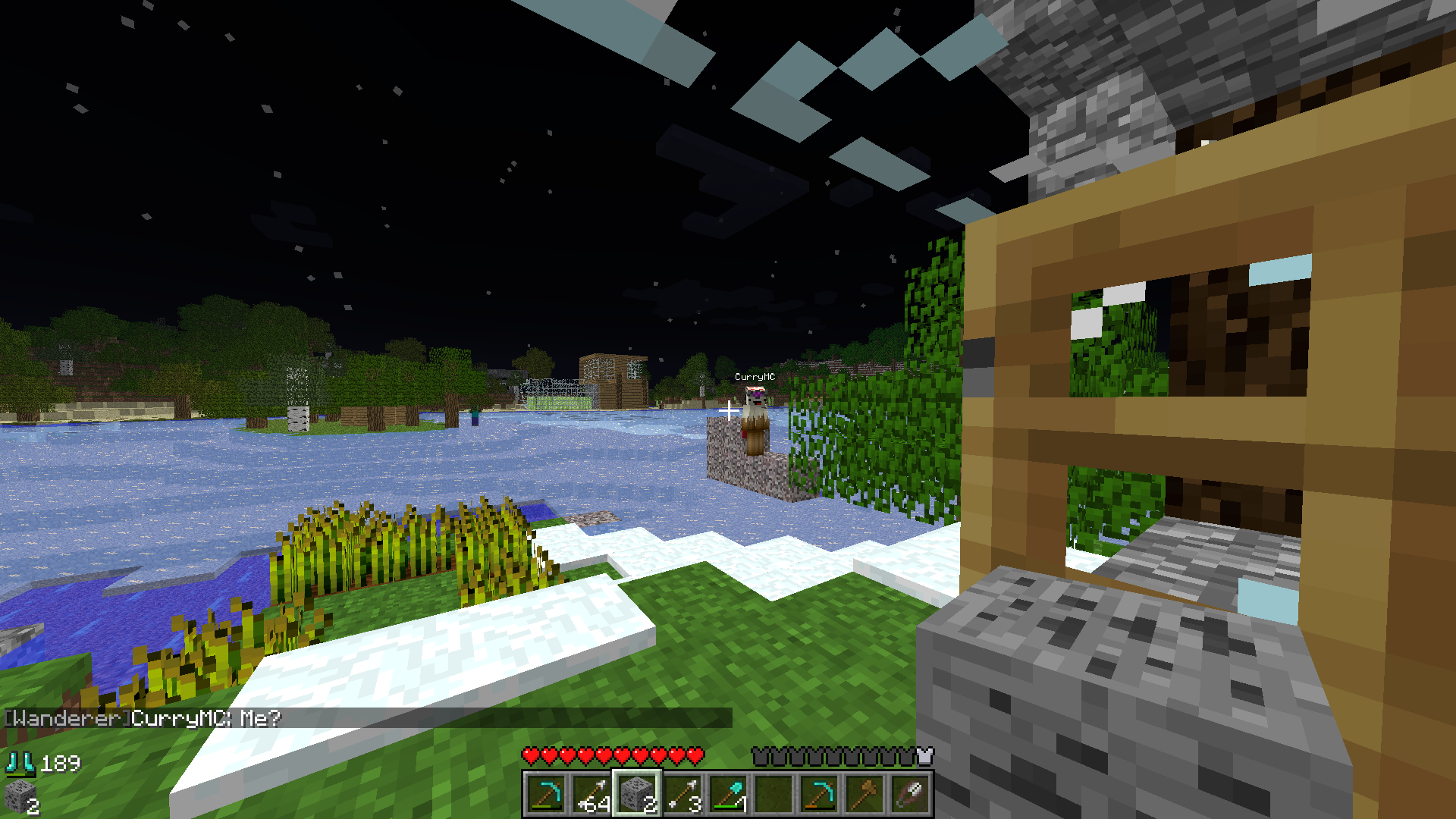1456x819 pixels.
Task: Select the stack of 3 arrows
Action: point(682,793)
